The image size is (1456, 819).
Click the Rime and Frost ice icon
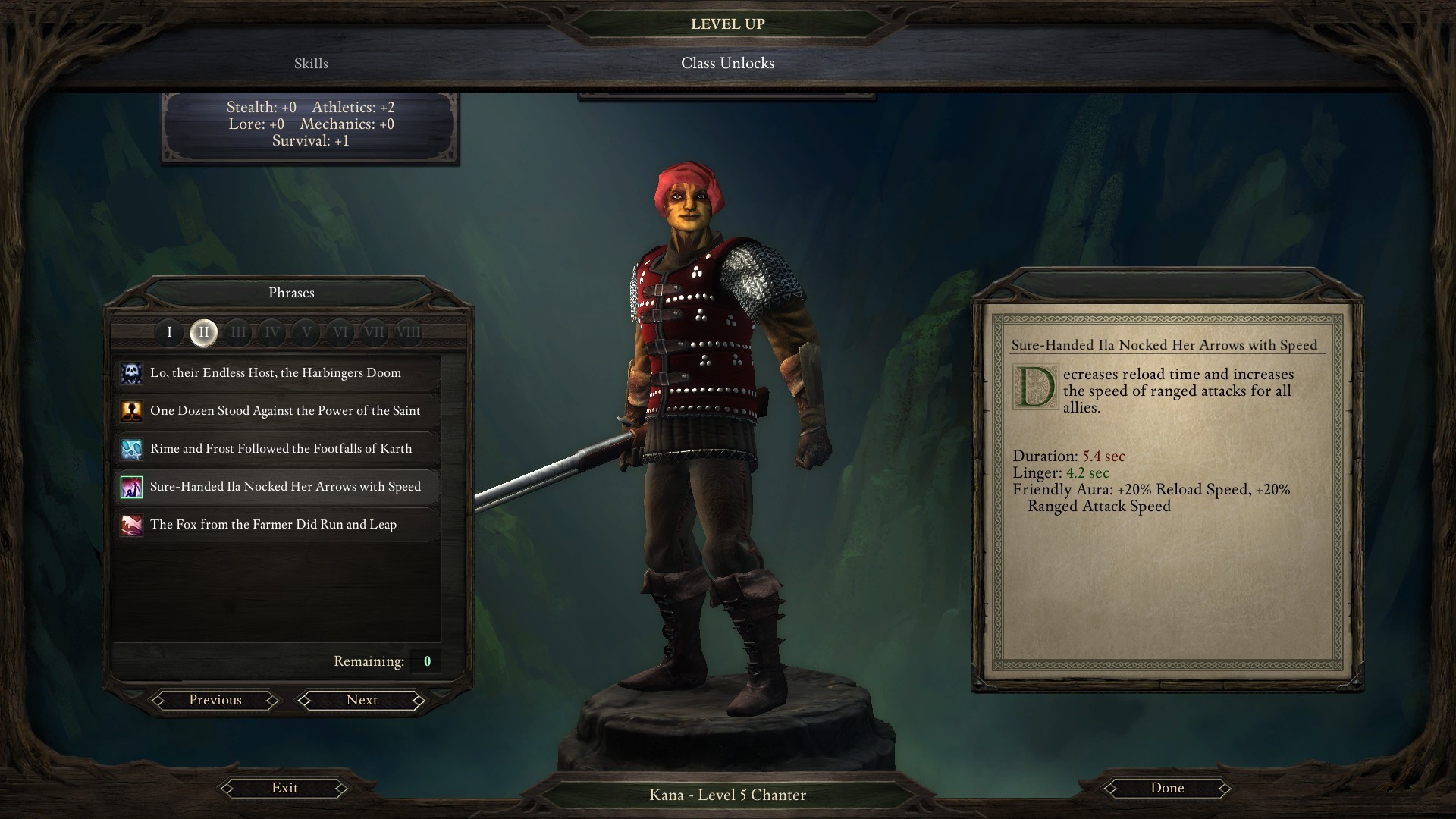(x=132, y=449)
